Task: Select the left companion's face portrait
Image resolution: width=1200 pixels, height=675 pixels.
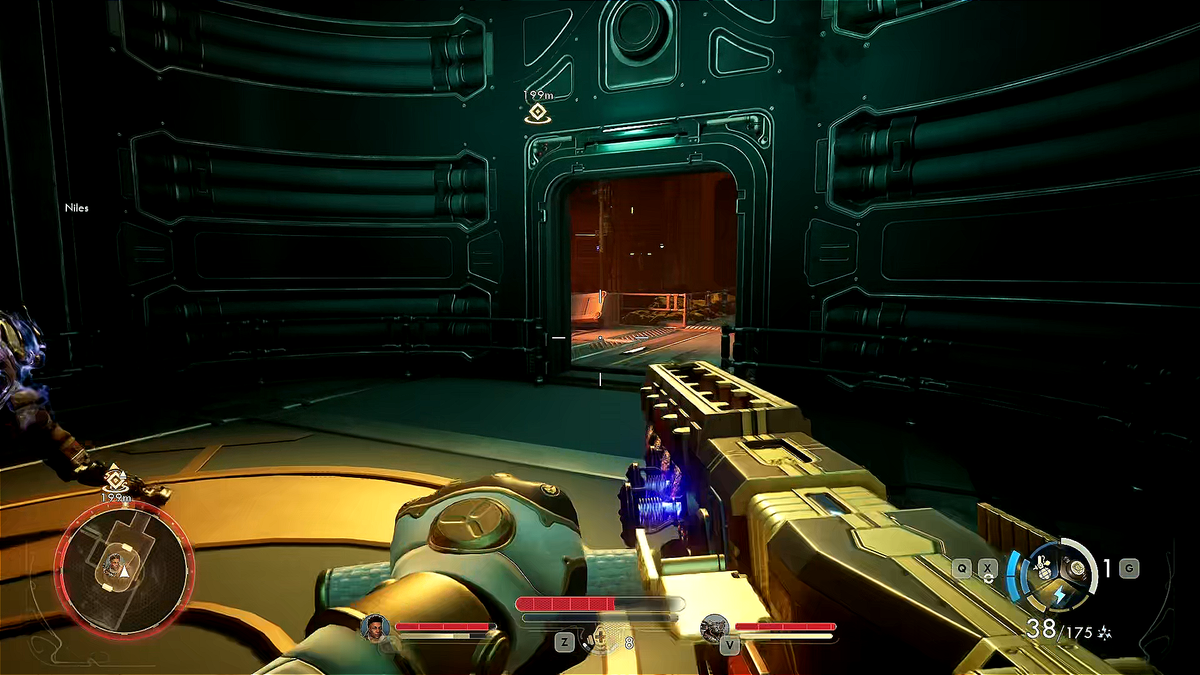Action: [375, 627]
